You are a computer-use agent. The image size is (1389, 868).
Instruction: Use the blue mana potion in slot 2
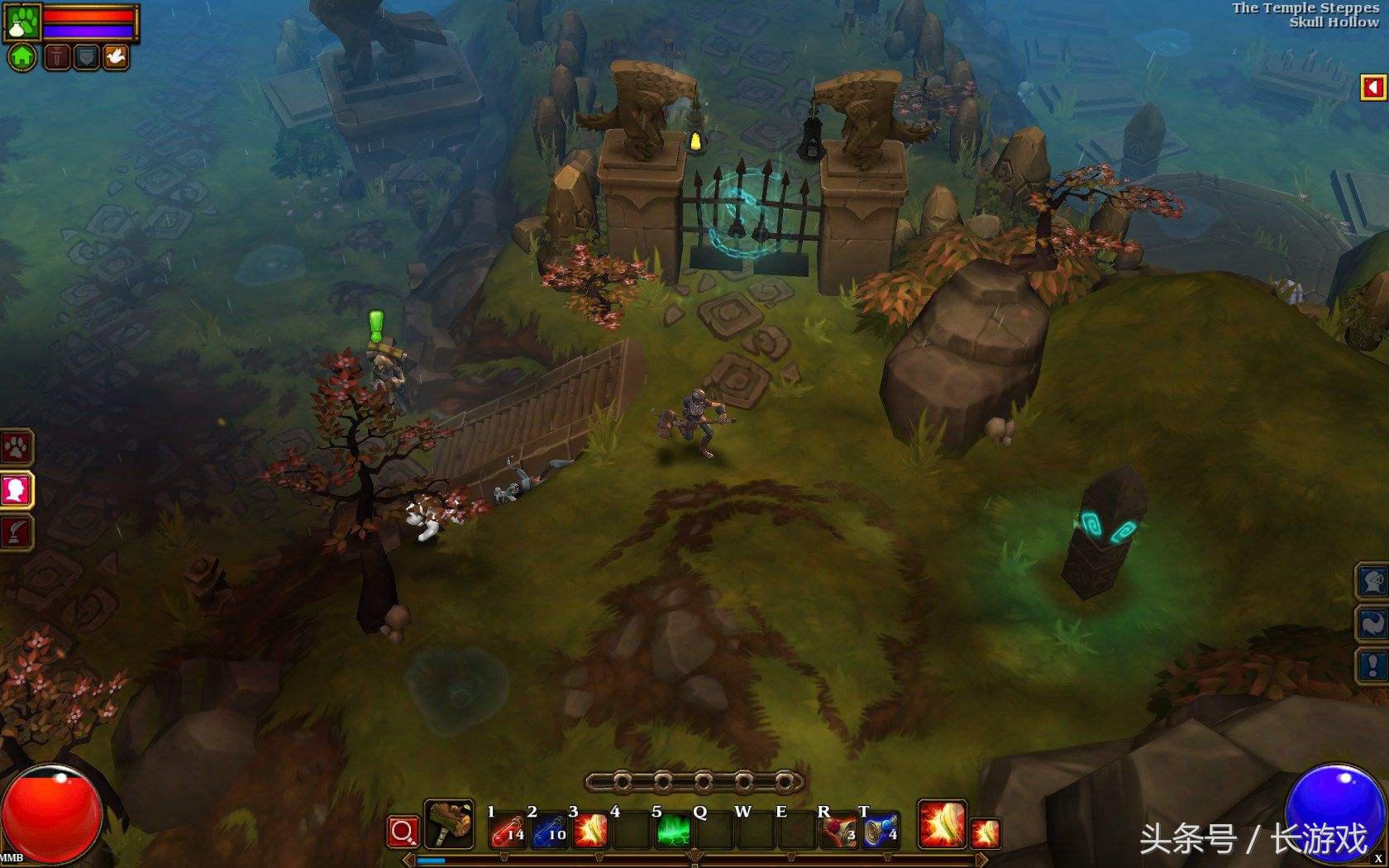click(x=549, y=830)
